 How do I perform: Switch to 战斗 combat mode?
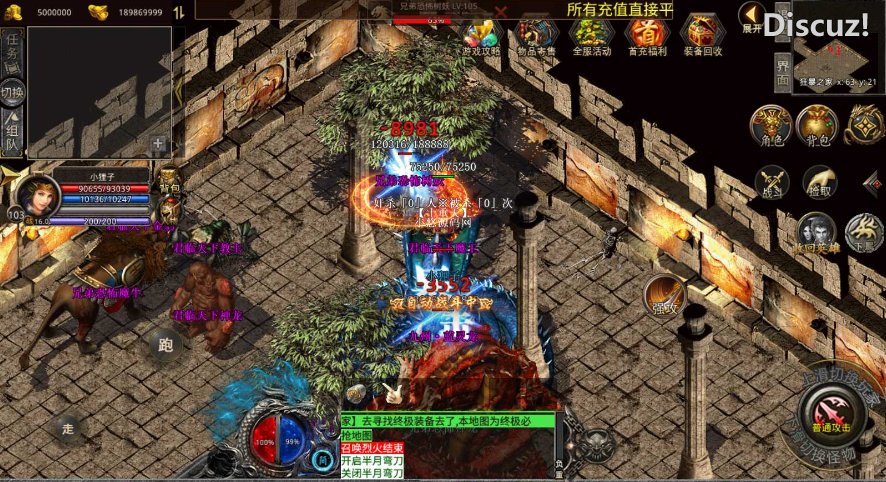click(772, 183)
